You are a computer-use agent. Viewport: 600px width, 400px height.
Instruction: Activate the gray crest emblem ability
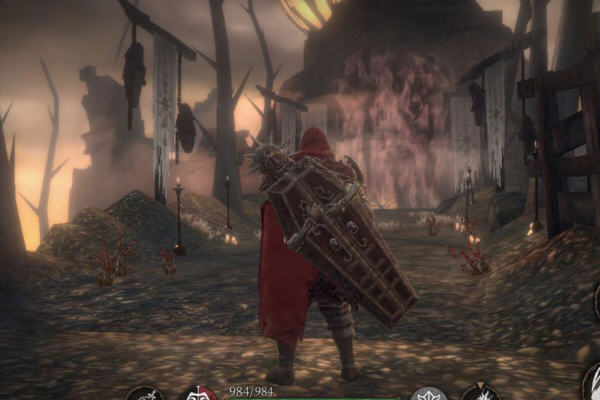(429, 394)
